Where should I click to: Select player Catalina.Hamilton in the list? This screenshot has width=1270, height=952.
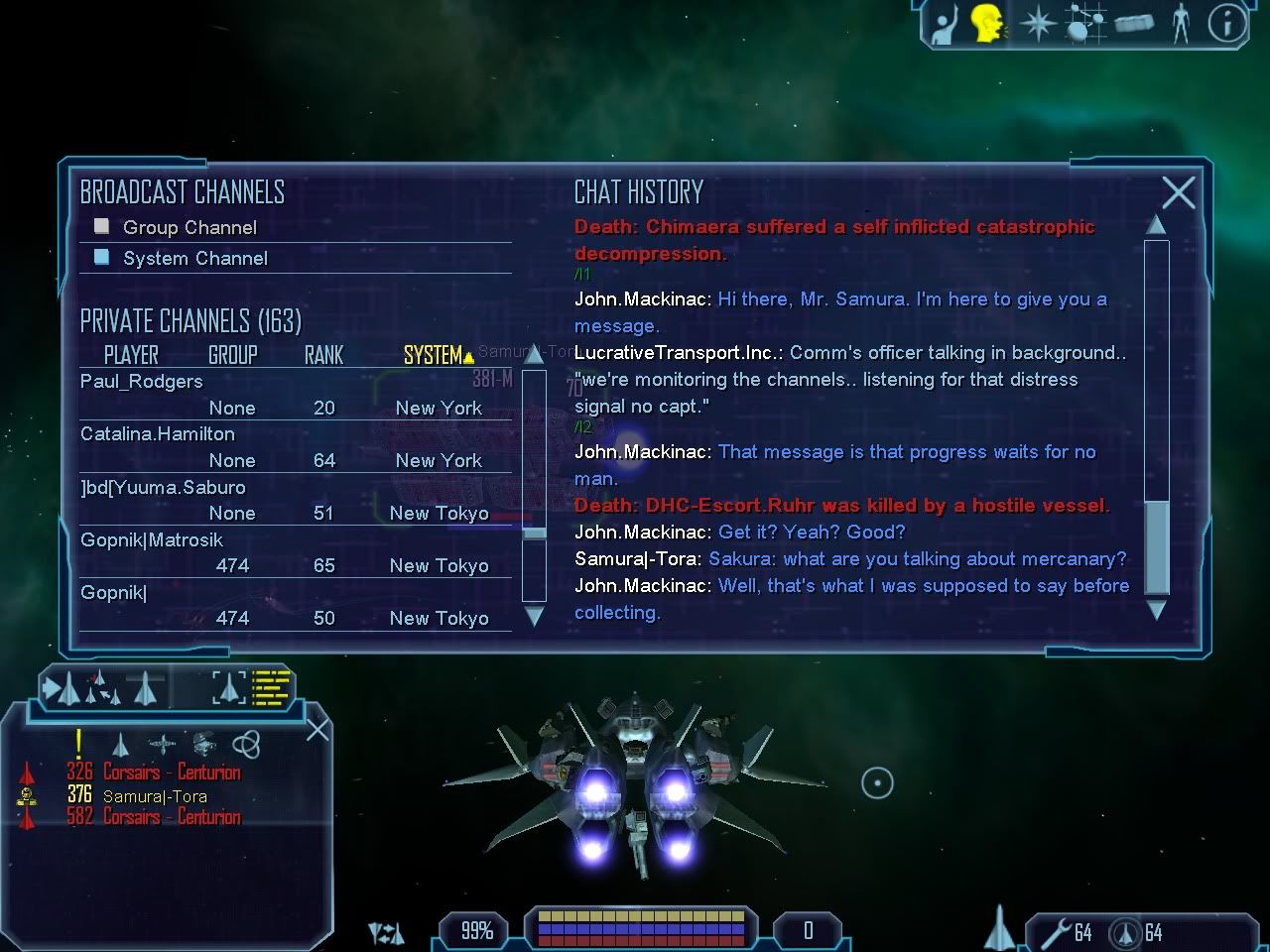point(158,434)
